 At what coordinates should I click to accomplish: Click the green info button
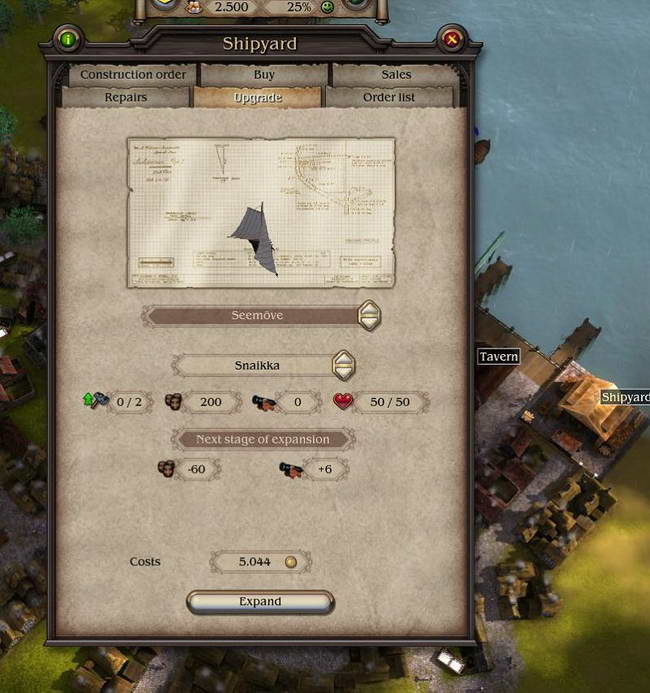pyautogui.click(x=68, y=40)
